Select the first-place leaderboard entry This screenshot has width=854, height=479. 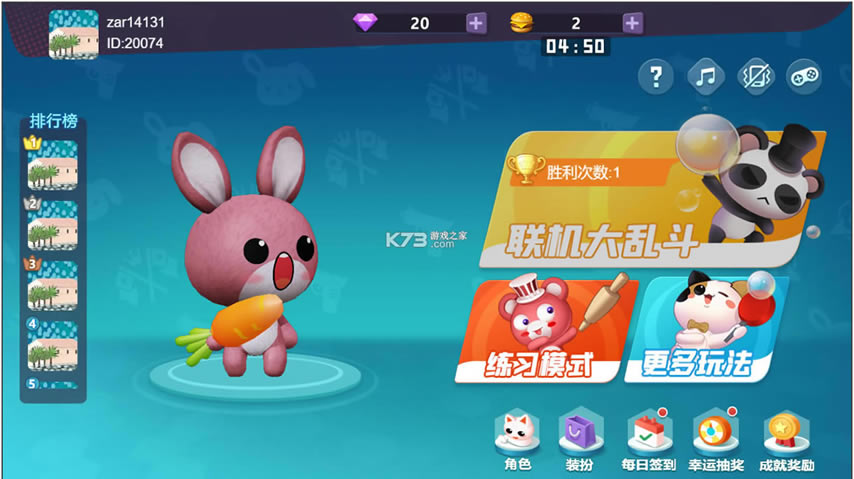pyautogui.click(x=53, y=164)
